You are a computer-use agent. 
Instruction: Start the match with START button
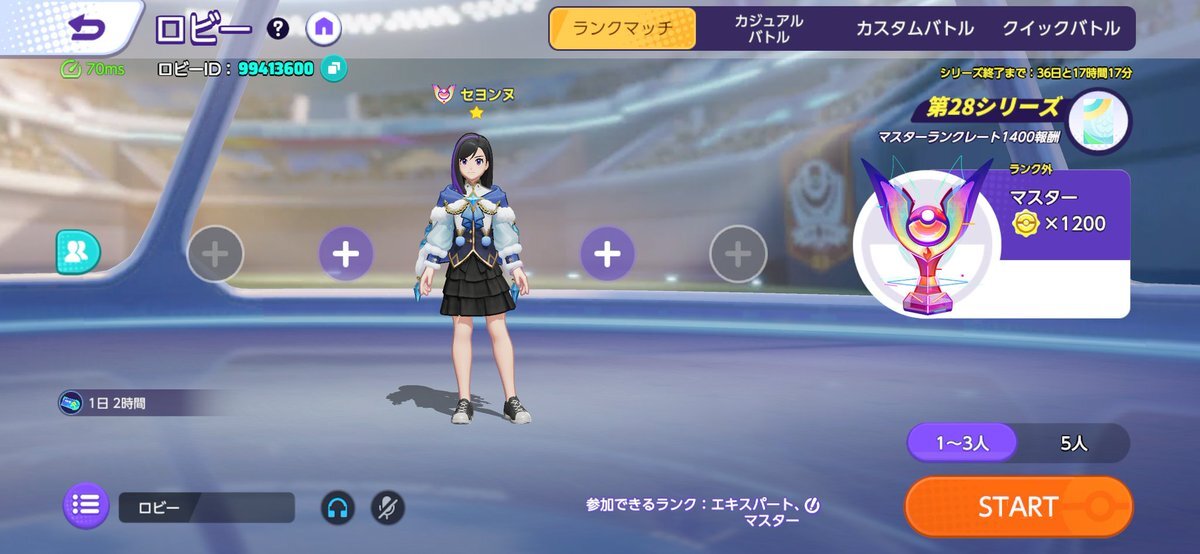pyautogui.click(x=1018, y=506)
